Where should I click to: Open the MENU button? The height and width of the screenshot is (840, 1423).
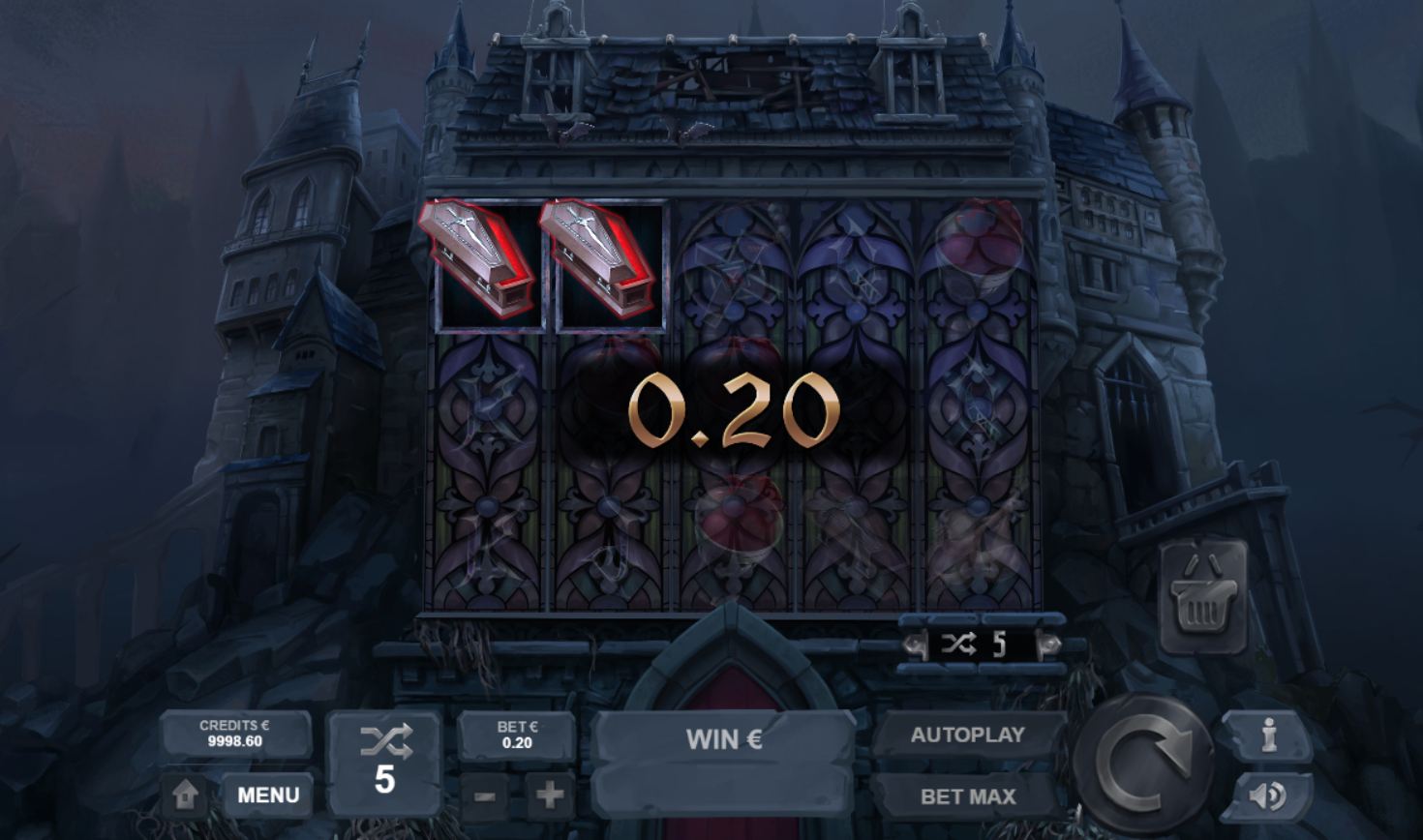click(x=267, y=795)
